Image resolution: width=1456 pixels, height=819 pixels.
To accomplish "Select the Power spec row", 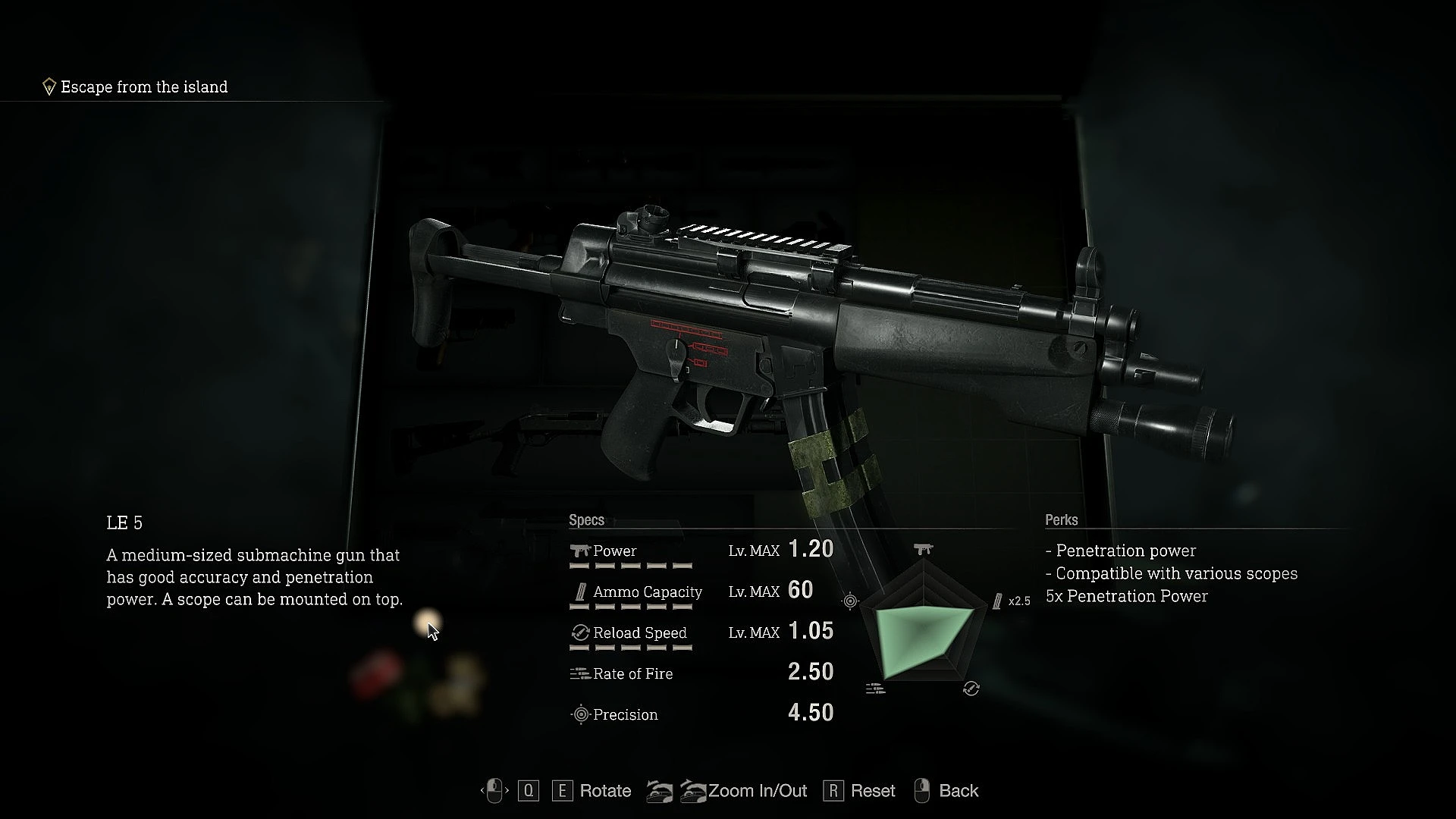I will [x=701, y=551].
